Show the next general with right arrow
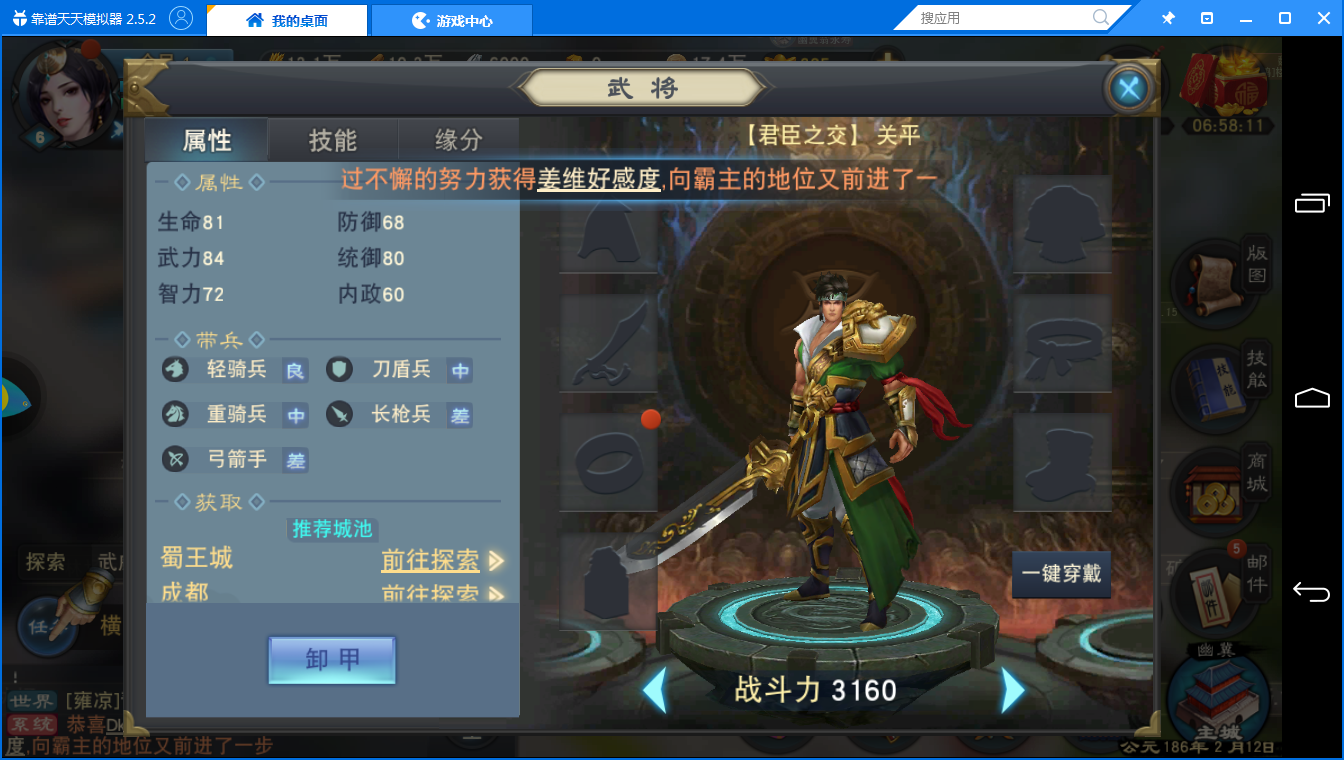Screen dimensions: 1344x760 1012,690
